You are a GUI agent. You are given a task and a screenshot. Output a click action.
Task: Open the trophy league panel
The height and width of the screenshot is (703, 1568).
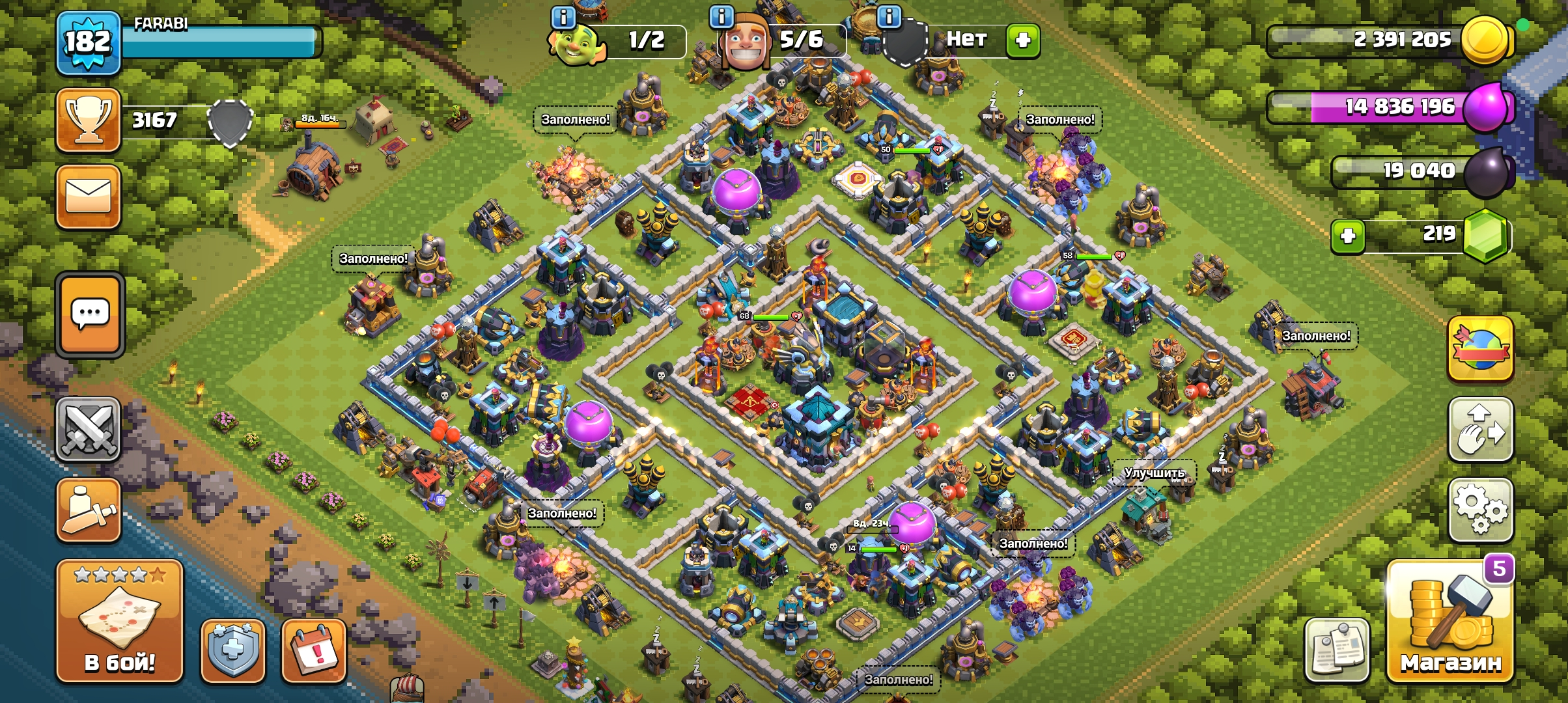click(x=89, y=120)
